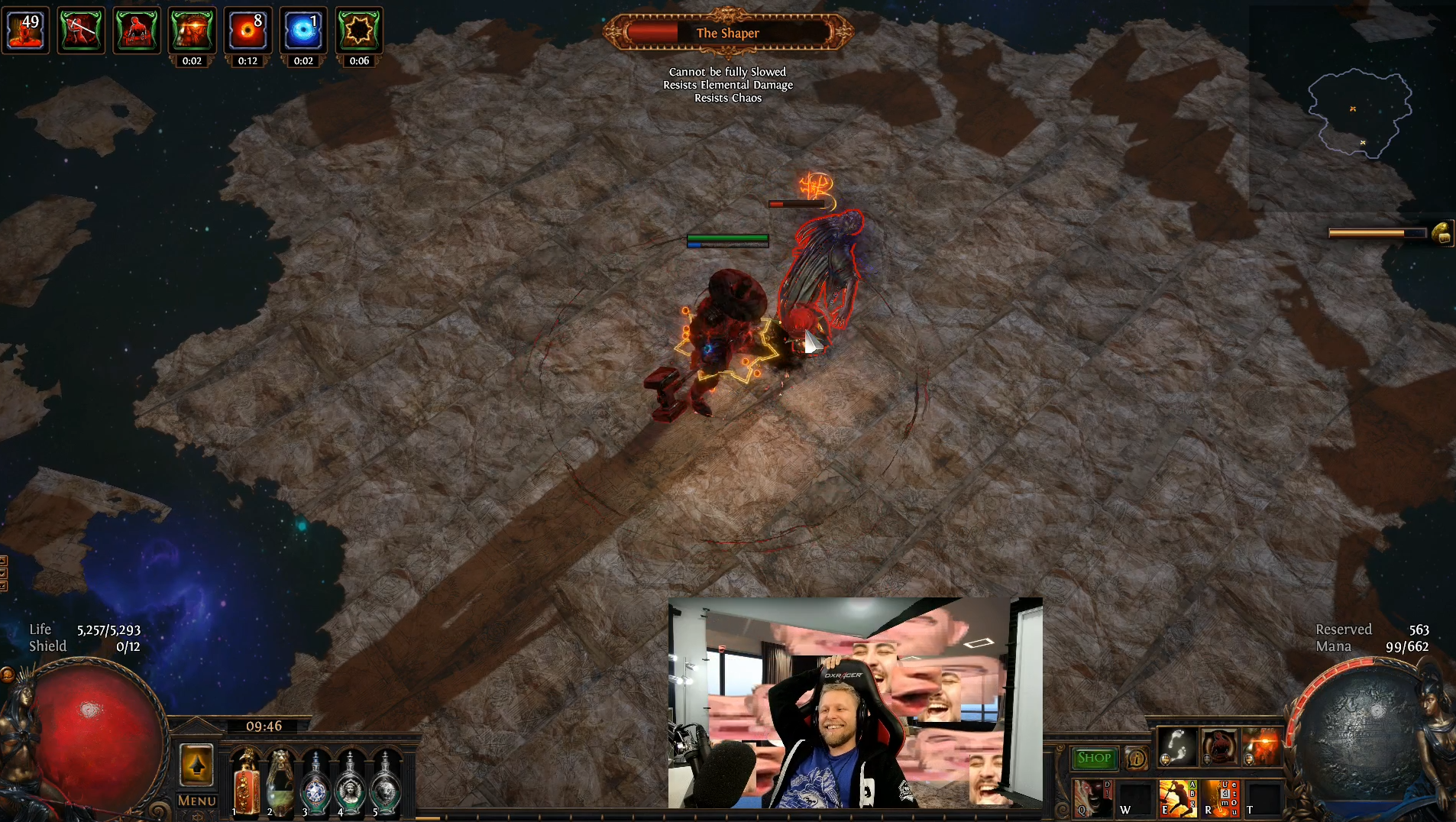
Task: Activate the molten strike skill on R
Action: pos(1220,797)
